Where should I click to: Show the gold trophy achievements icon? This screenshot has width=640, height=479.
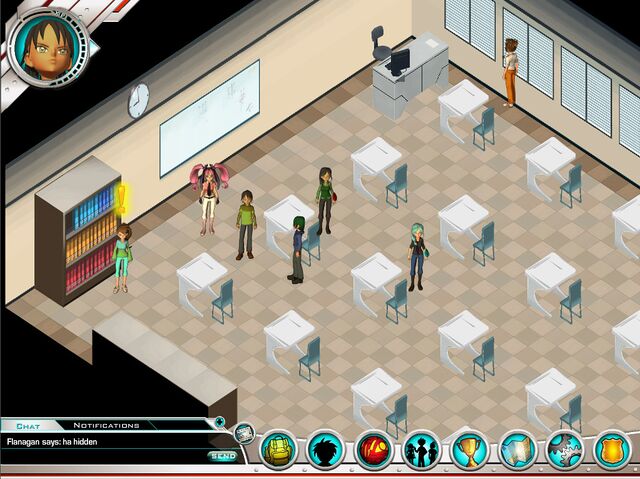click(x=468, y=450)
